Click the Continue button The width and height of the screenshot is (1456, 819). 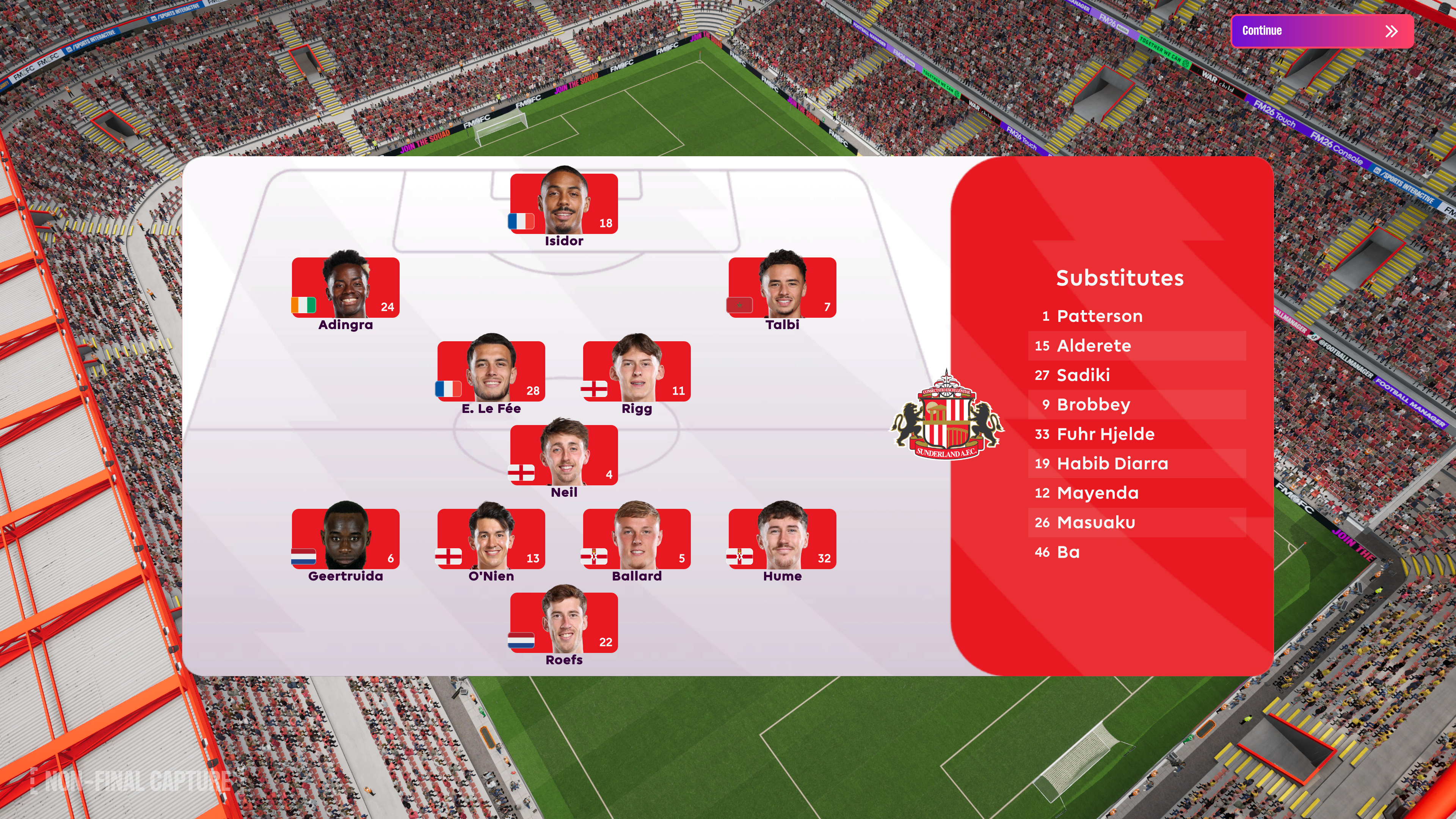coord(1321,31)
